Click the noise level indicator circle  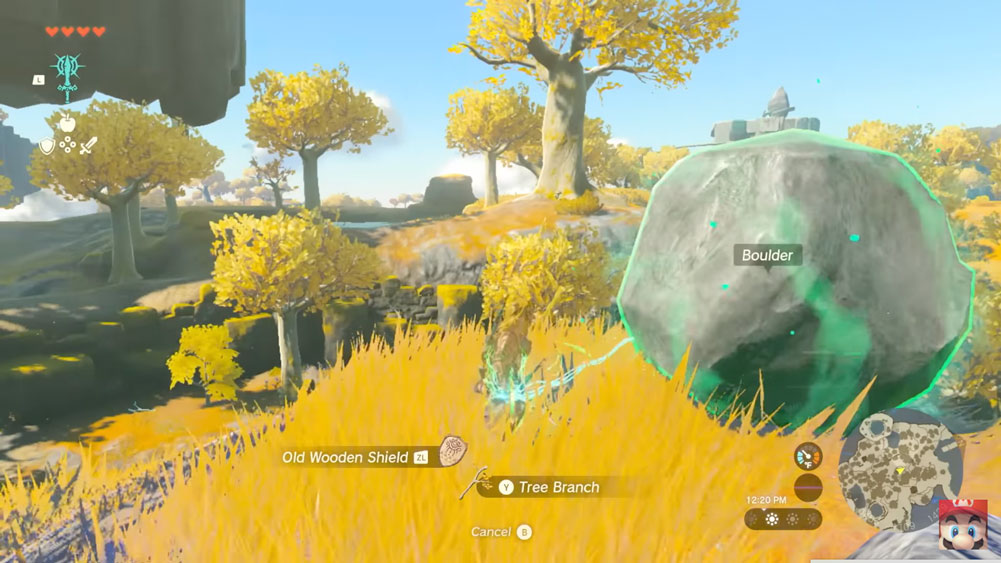point(807,488)
